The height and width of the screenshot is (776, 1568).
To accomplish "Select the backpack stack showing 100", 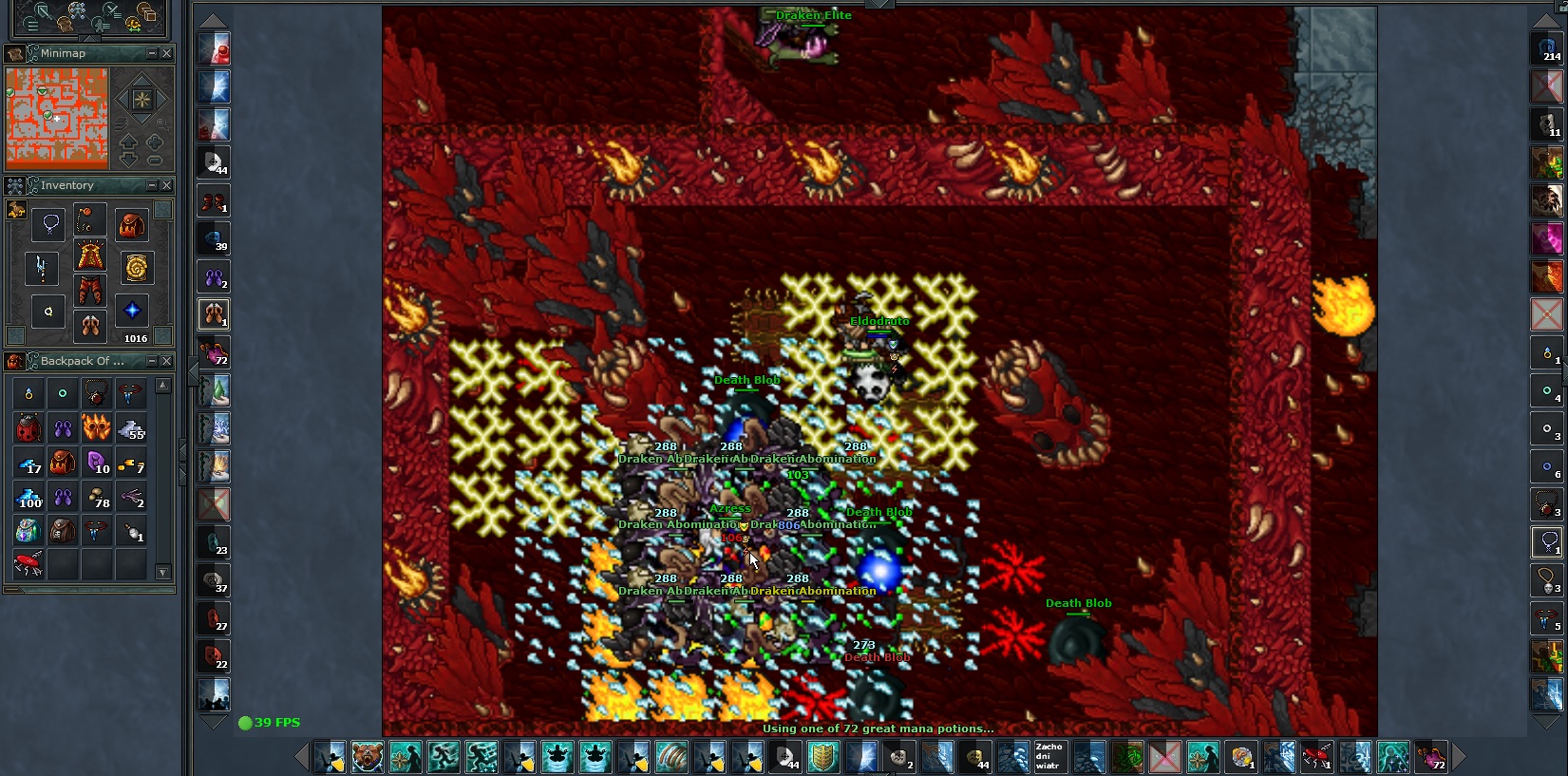I will [28, 497].
